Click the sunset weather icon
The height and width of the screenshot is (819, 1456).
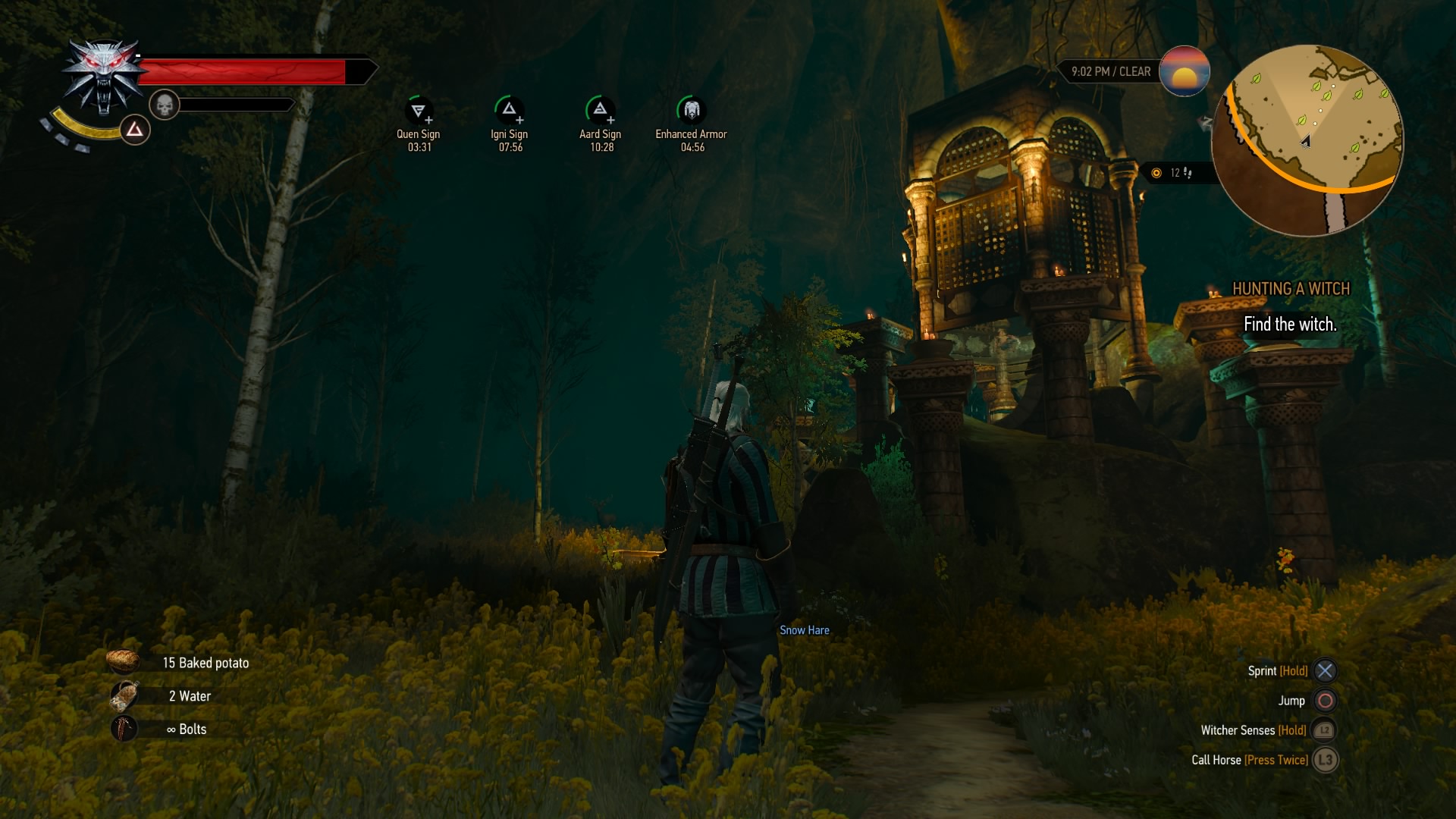tap(1184, 72)
